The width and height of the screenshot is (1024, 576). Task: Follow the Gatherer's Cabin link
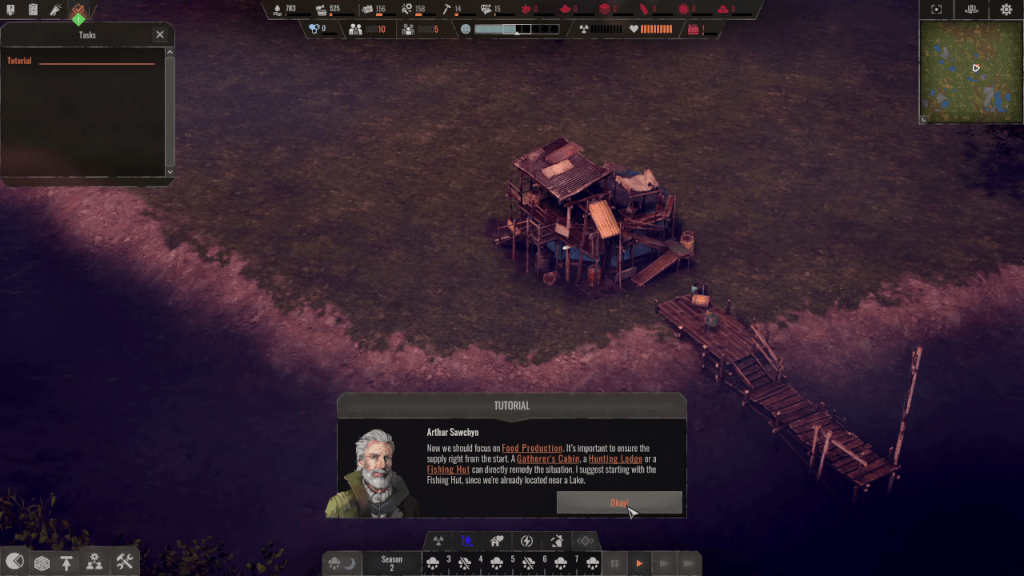pyautogui.click(x=547, y=459)
